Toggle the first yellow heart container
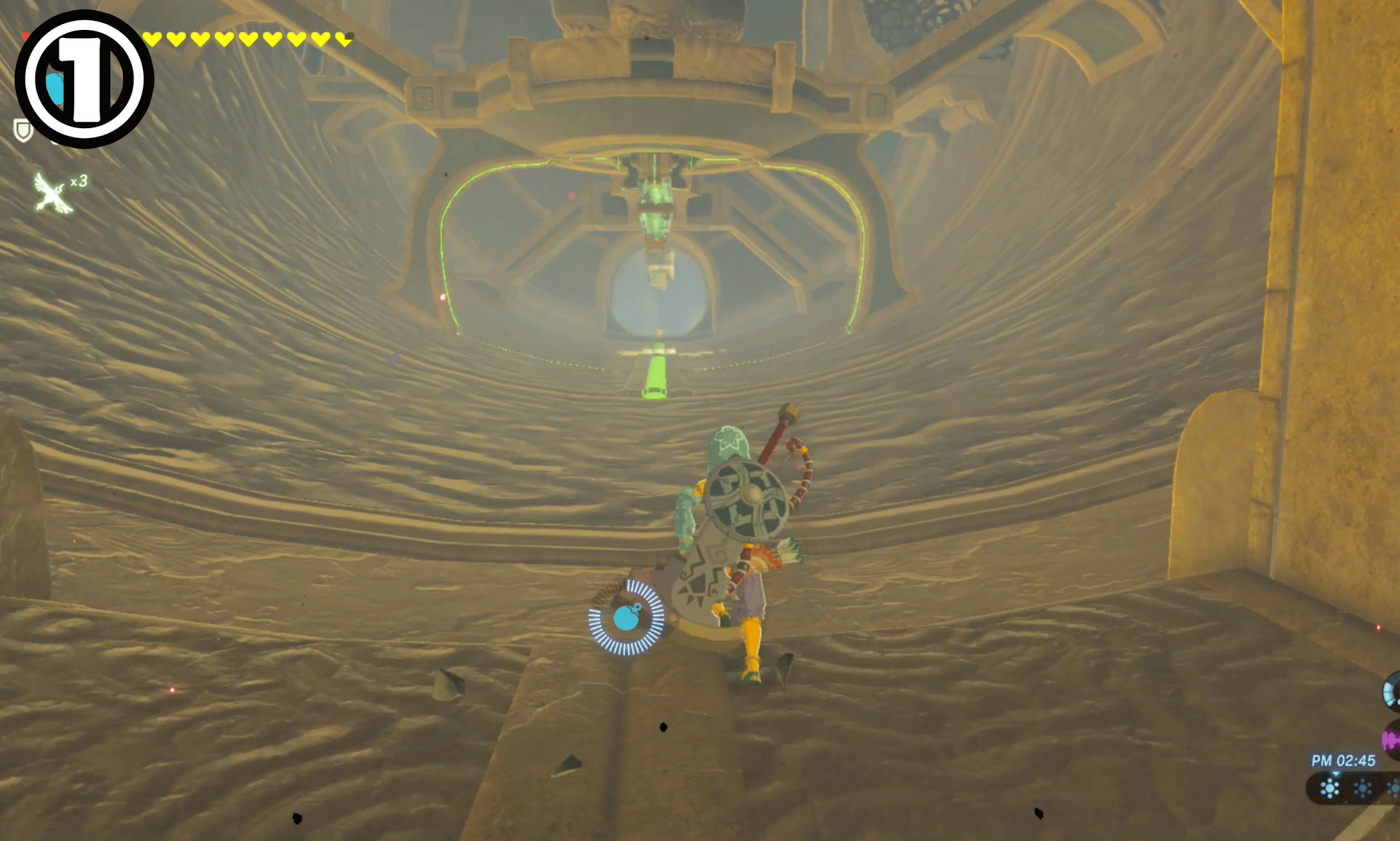 tap(152, 38)
